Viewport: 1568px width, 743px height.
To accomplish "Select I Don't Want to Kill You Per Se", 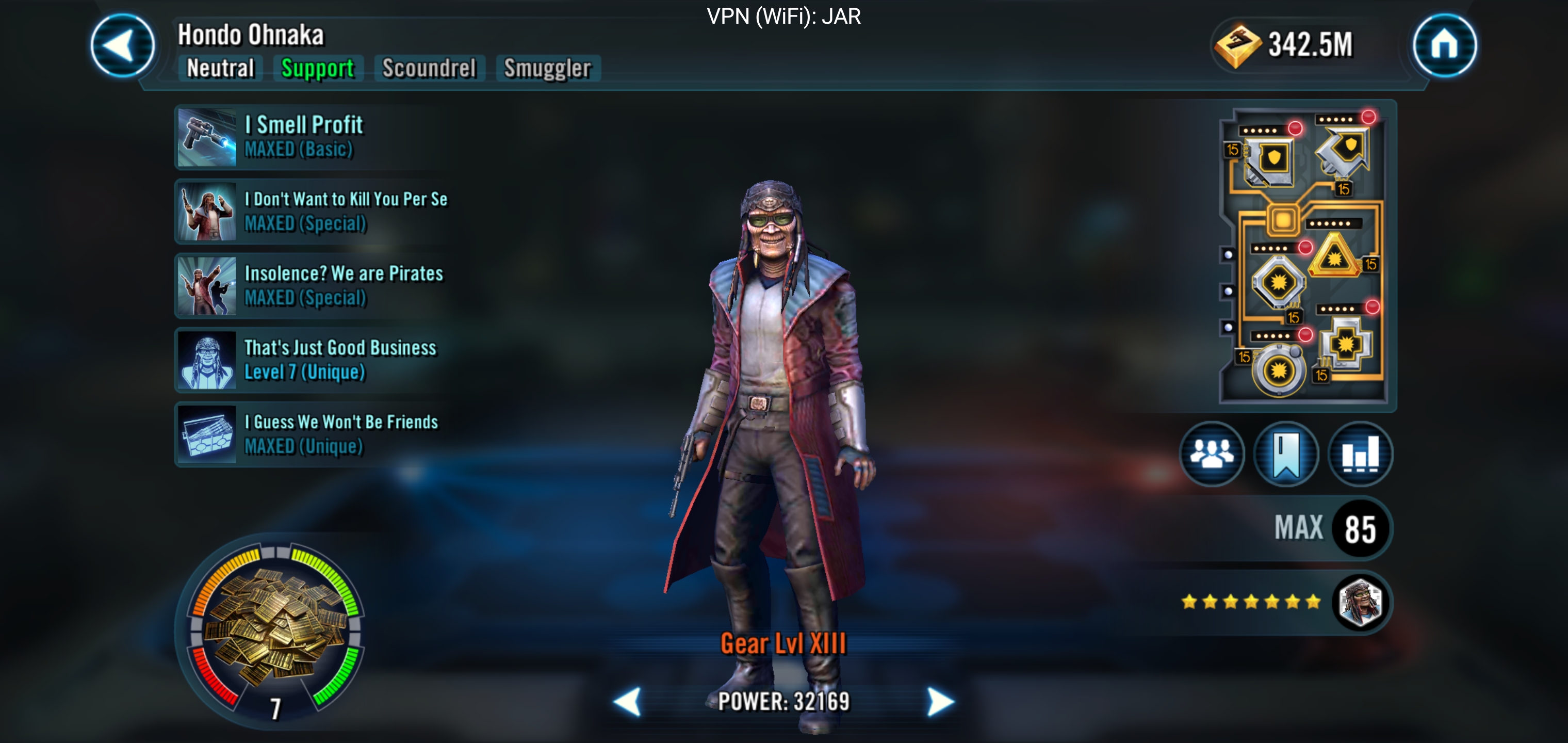I will pyautogui.click(x=311, y=212).
